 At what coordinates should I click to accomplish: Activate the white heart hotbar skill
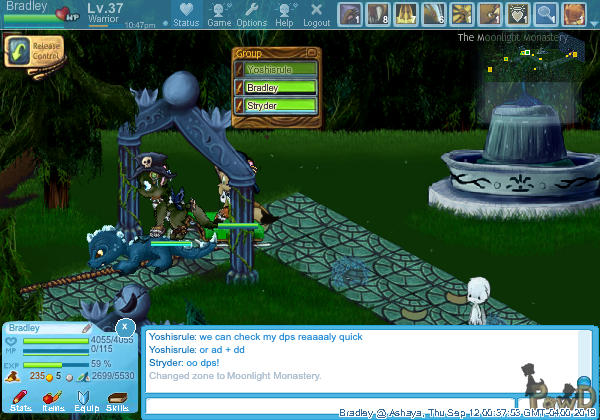pos(517,14)
